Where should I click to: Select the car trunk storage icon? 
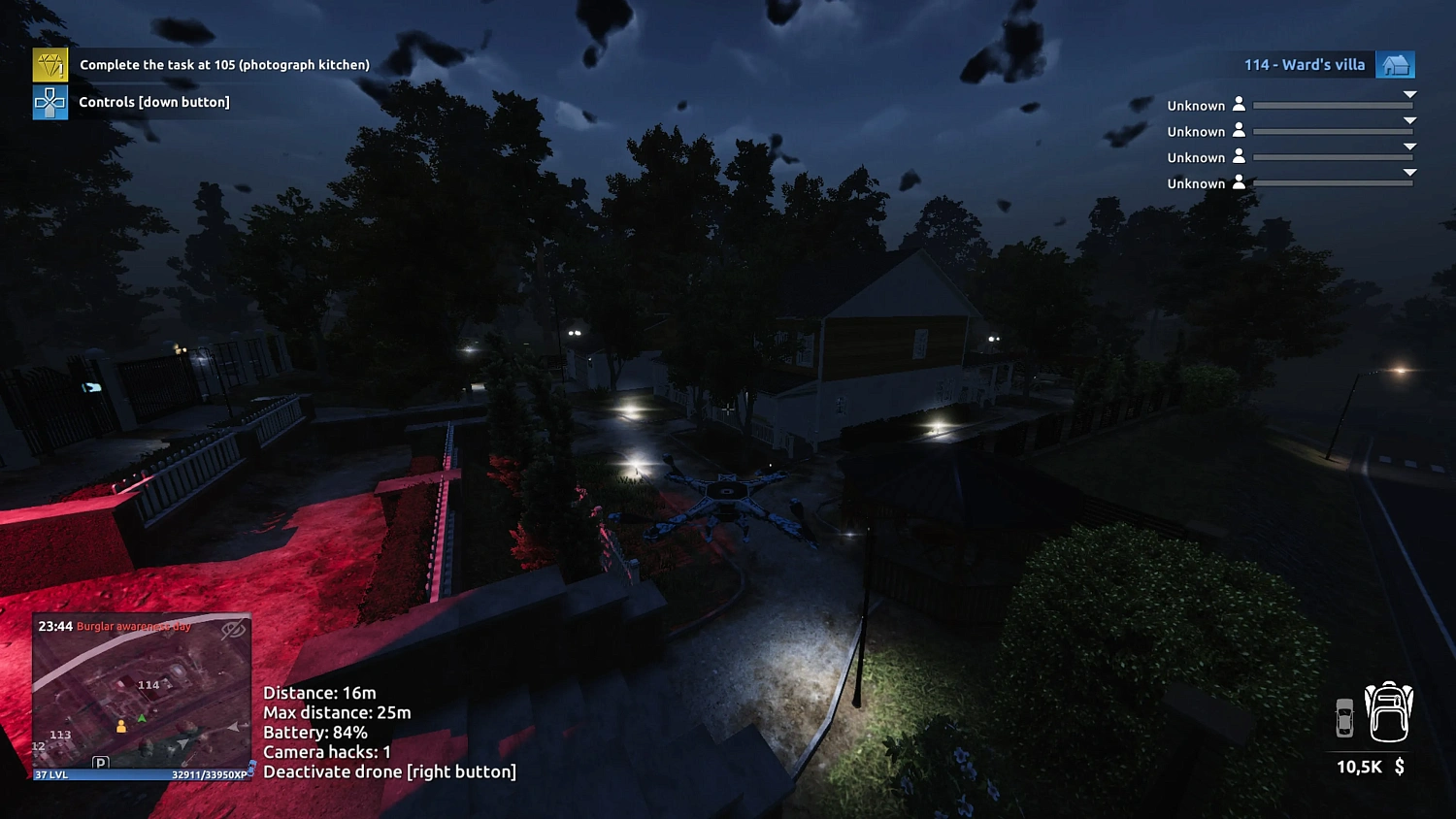coord(1345,716)
